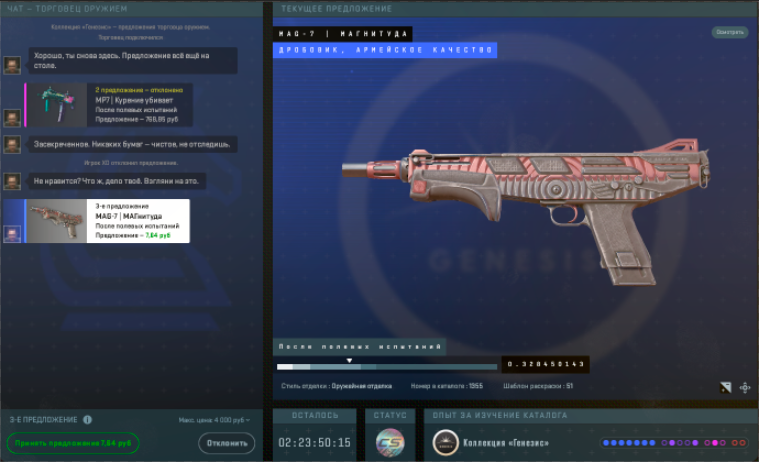Open the max price dropdown

click(214, 420)
